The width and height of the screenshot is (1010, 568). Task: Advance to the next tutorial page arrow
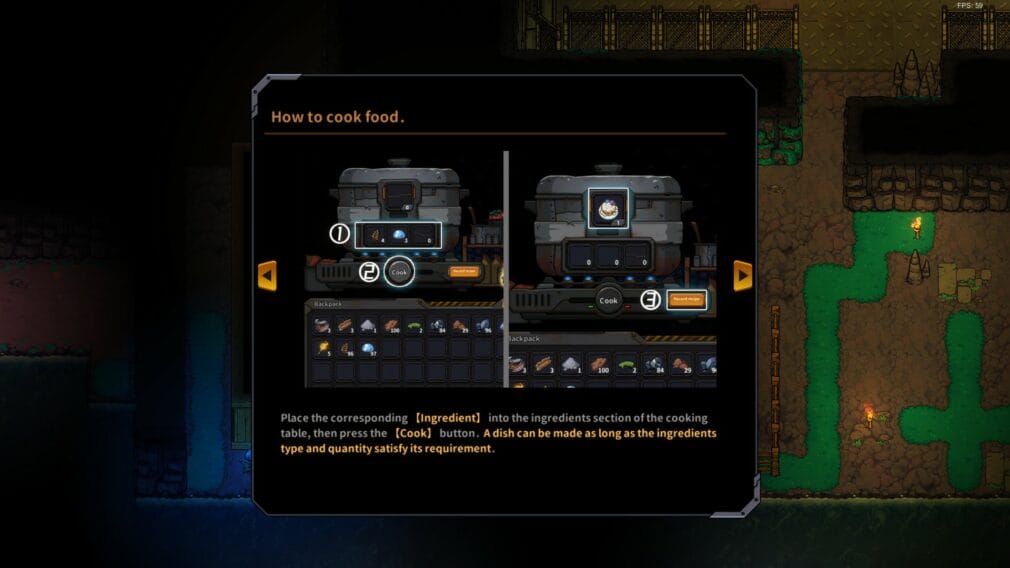(x=742, y=275)
